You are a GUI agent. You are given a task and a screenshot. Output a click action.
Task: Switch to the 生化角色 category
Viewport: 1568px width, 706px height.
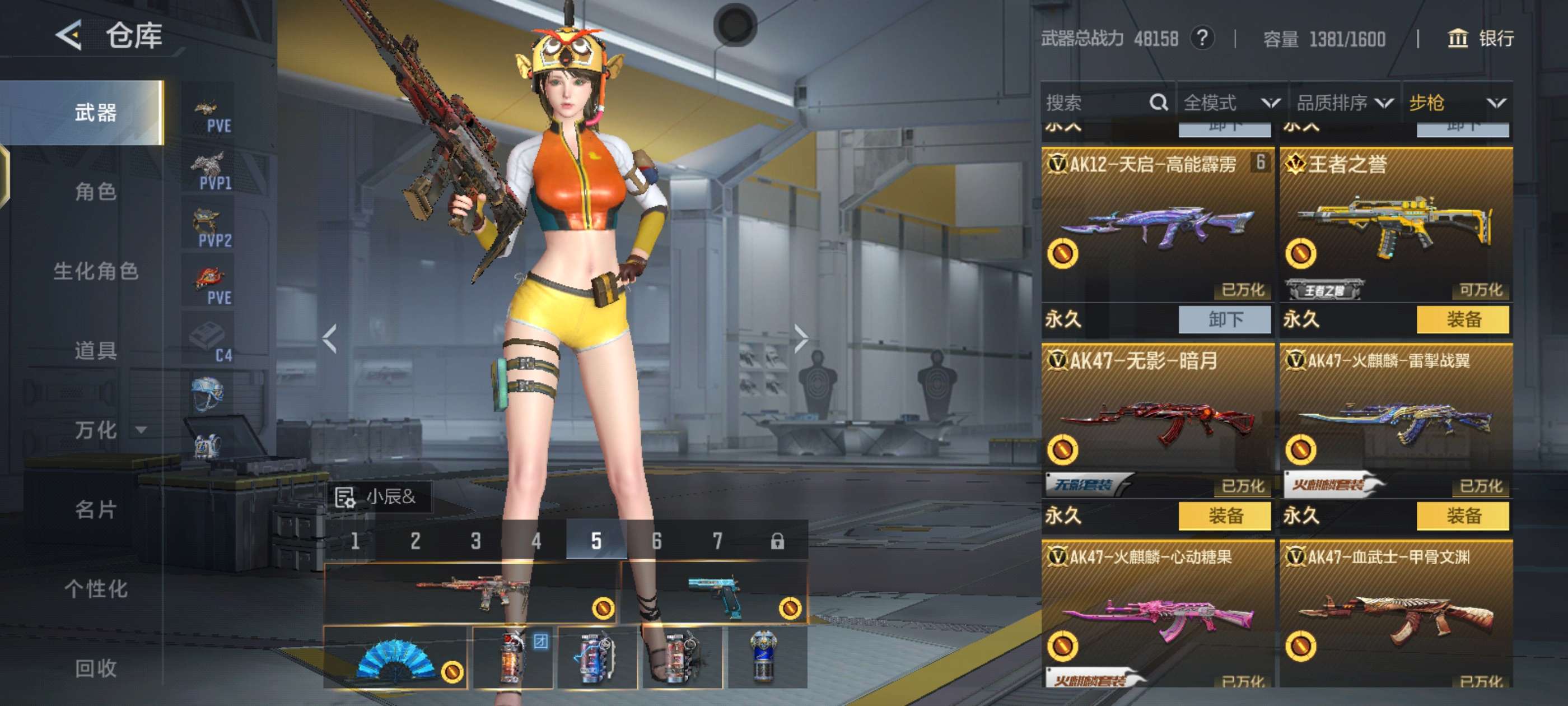click(x=96, y=271)
